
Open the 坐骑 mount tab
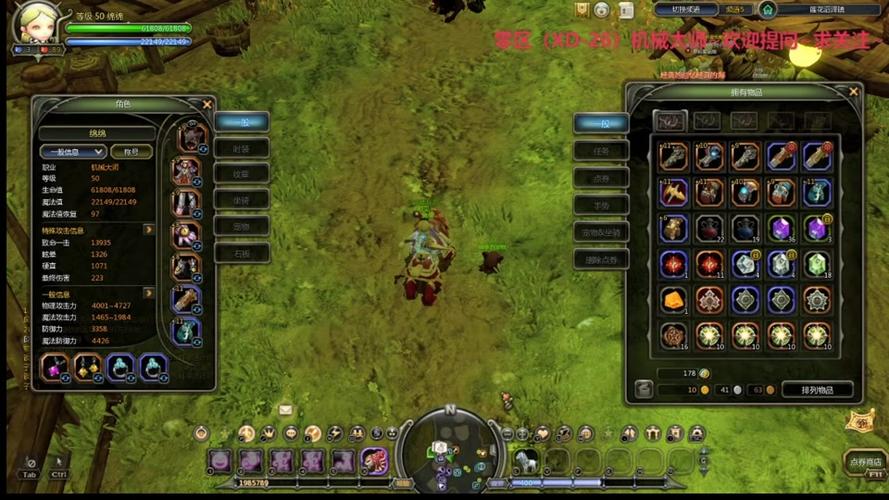241,199
